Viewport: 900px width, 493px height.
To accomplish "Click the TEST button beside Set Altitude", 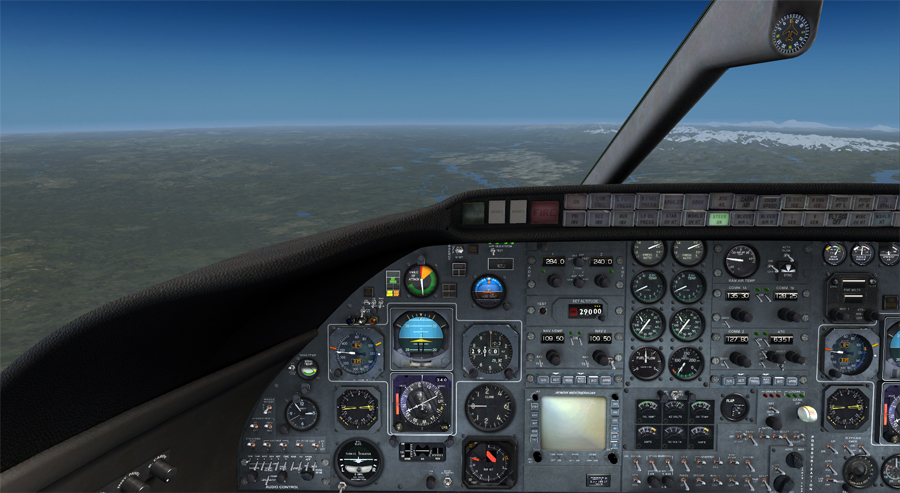I will [542, 309].
